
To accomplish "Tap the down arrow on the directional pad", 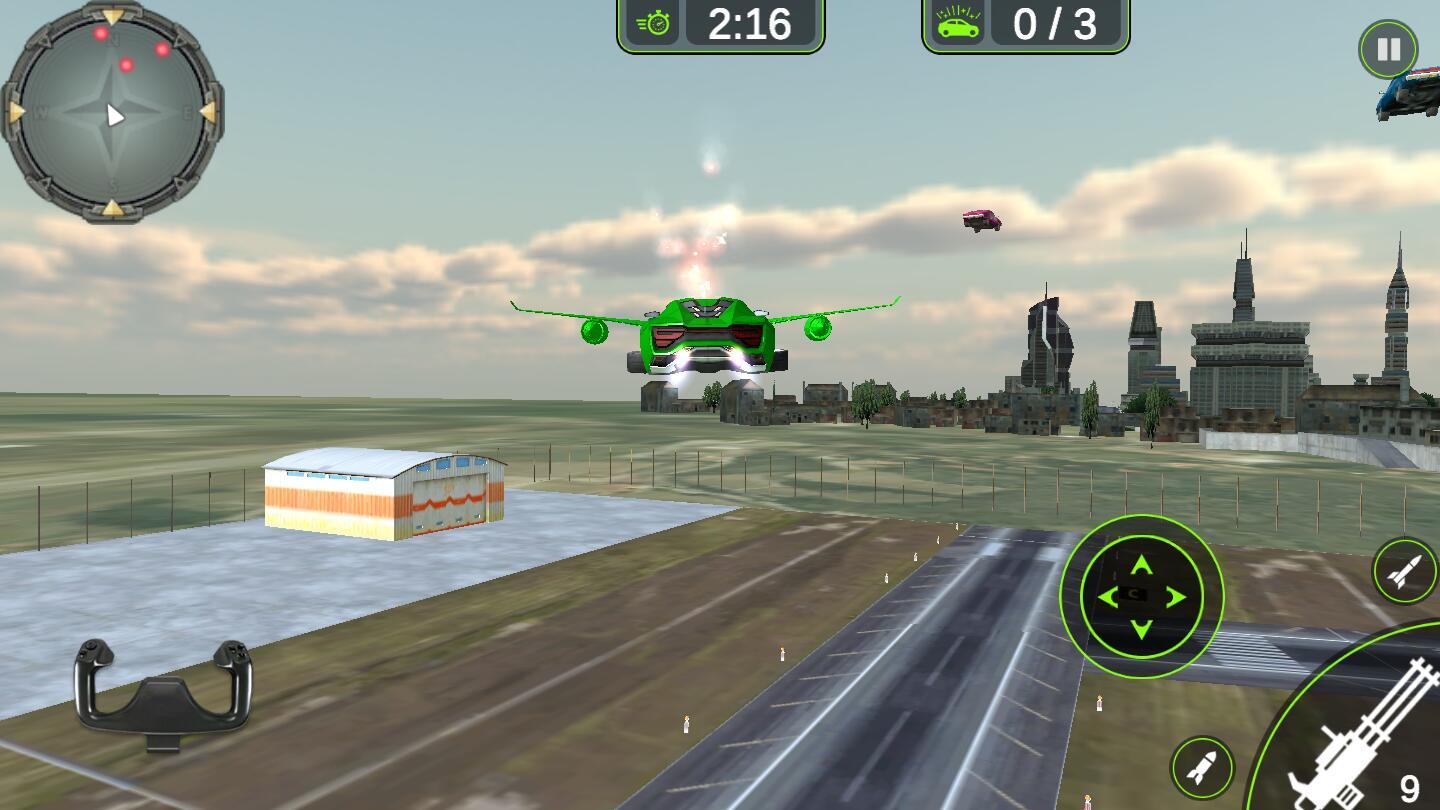I will [x=1141, y=629].
